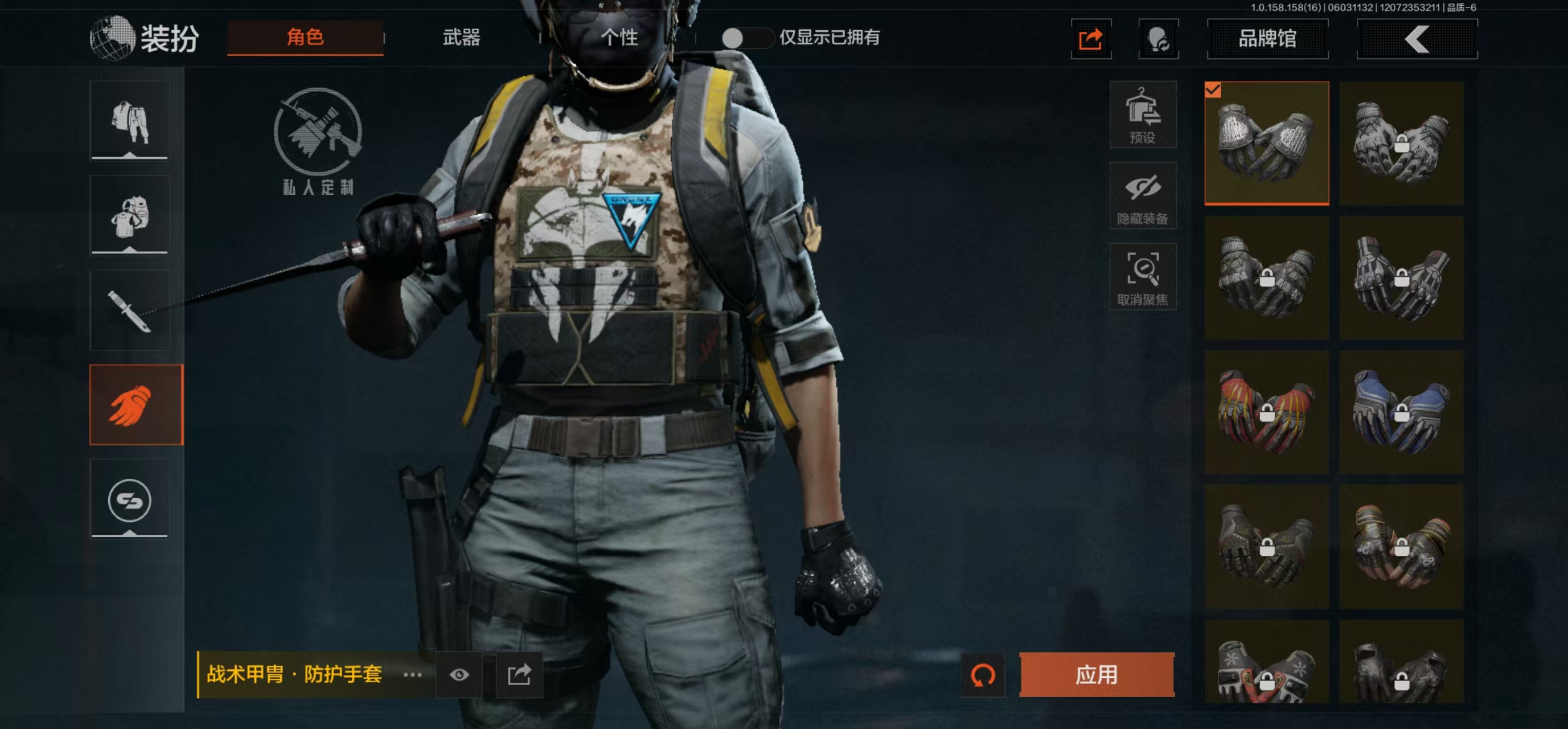Open the combat knife category
The height and width of the screenshot is (729, 1568).
(130, 310)
